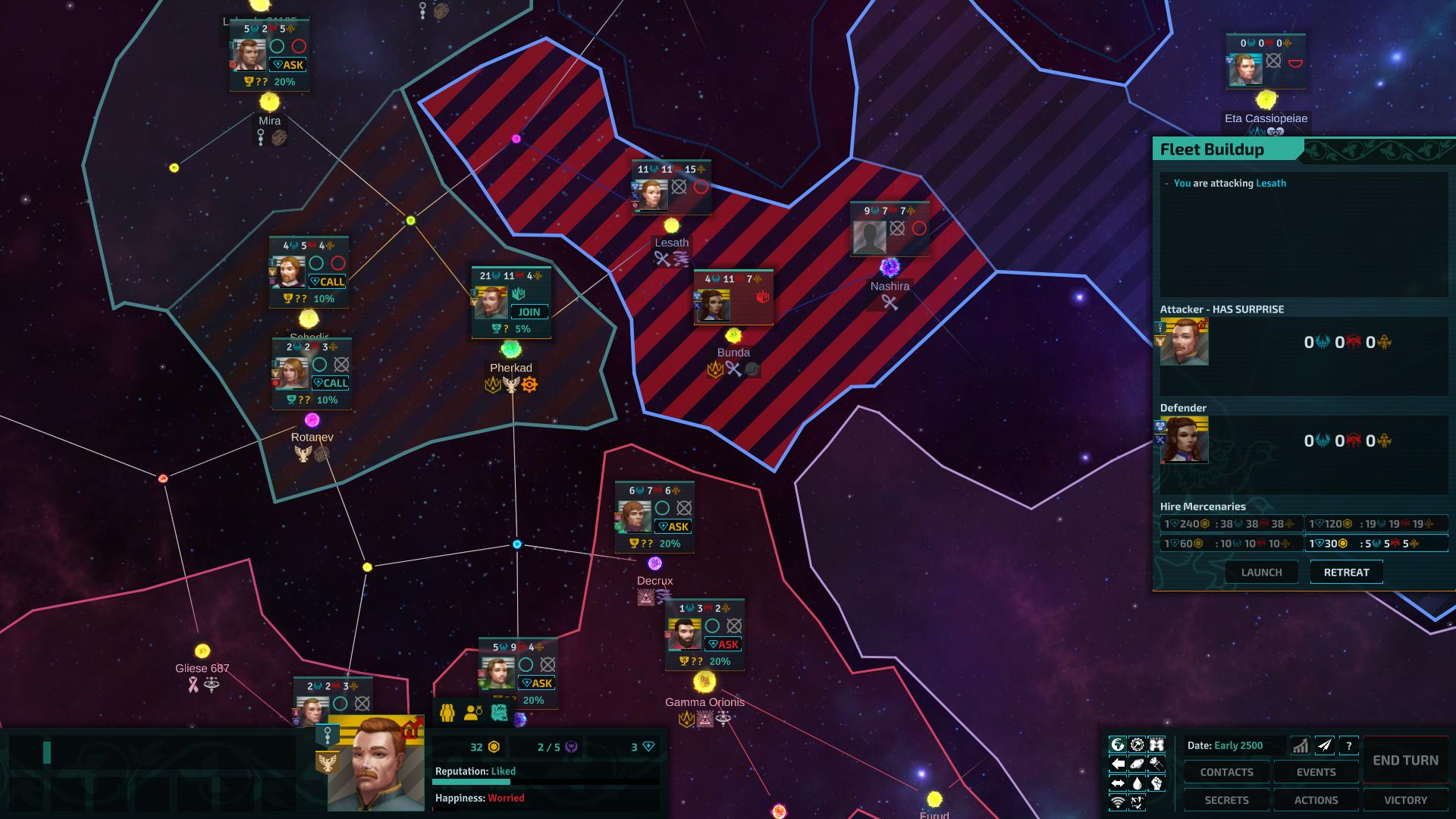Screen dimensions: 1456x819
Task: Click the wifi signal icon in the control grid
Action: pos(1117,801)
